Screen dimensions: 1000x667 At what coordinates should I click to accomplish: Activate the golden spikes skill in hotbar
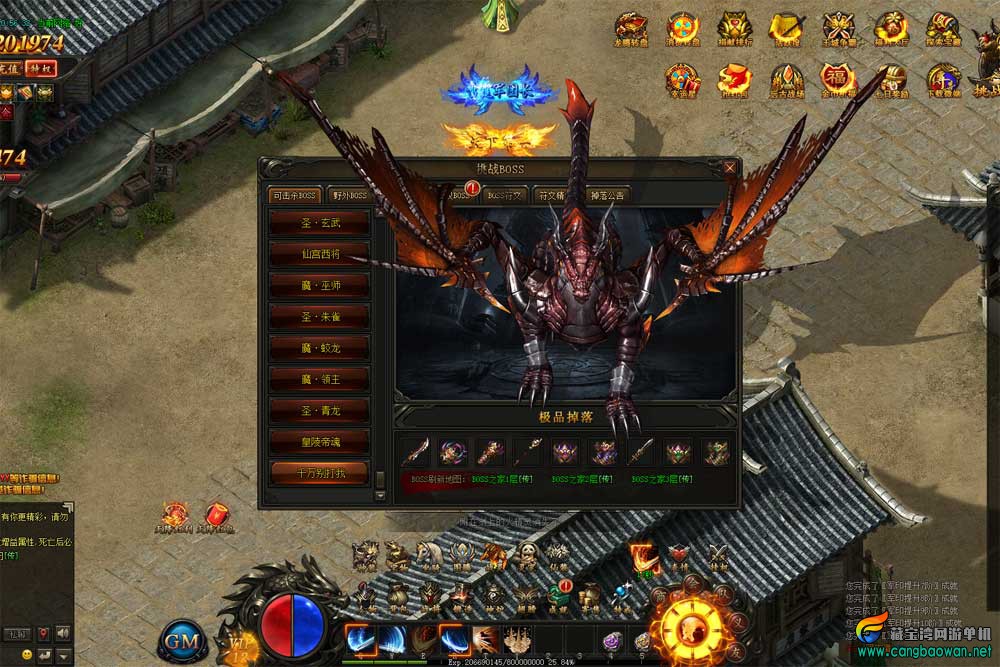point(517,638)
